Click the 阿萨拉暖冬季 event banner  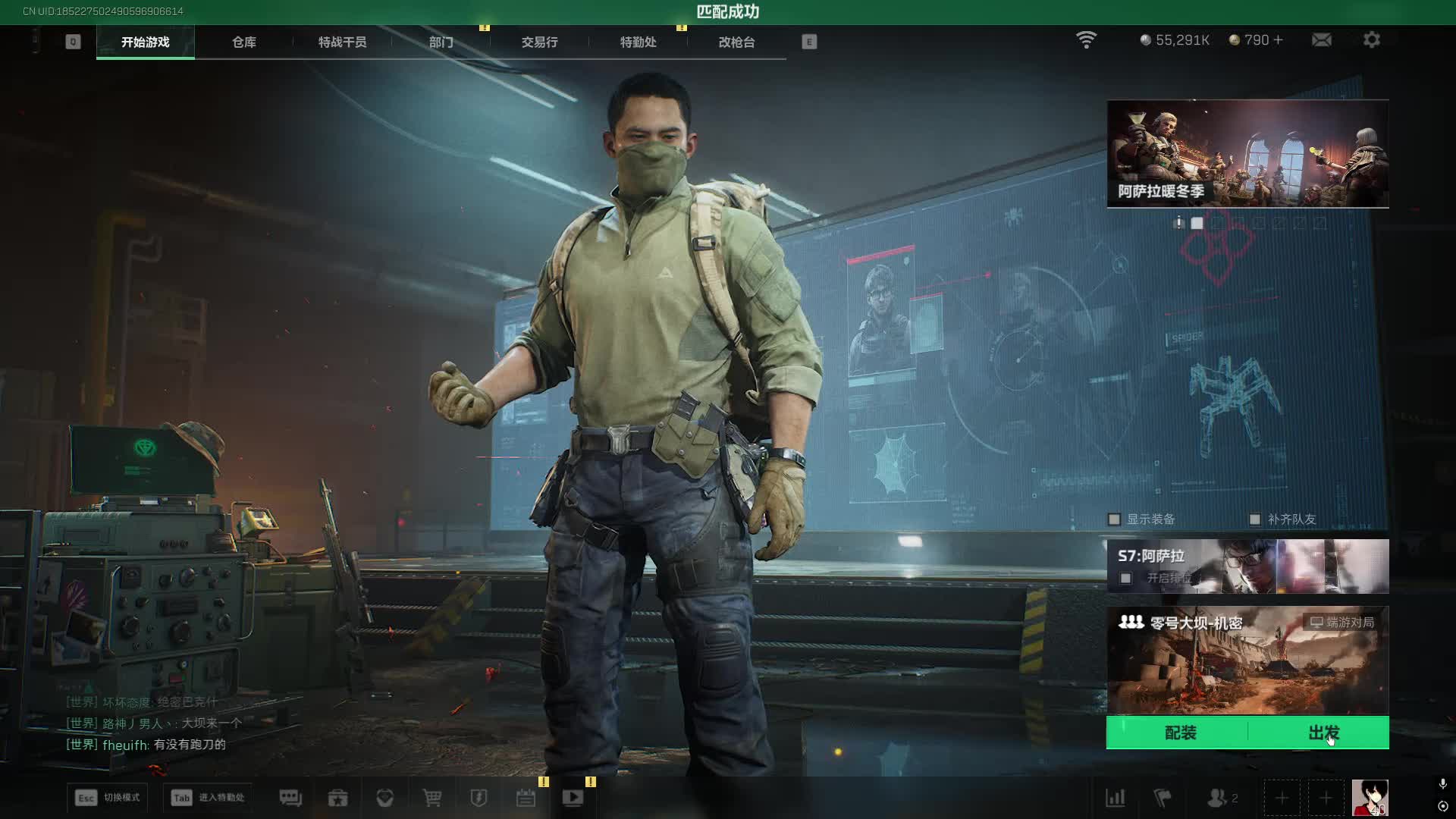click(x=1247, y=154)
